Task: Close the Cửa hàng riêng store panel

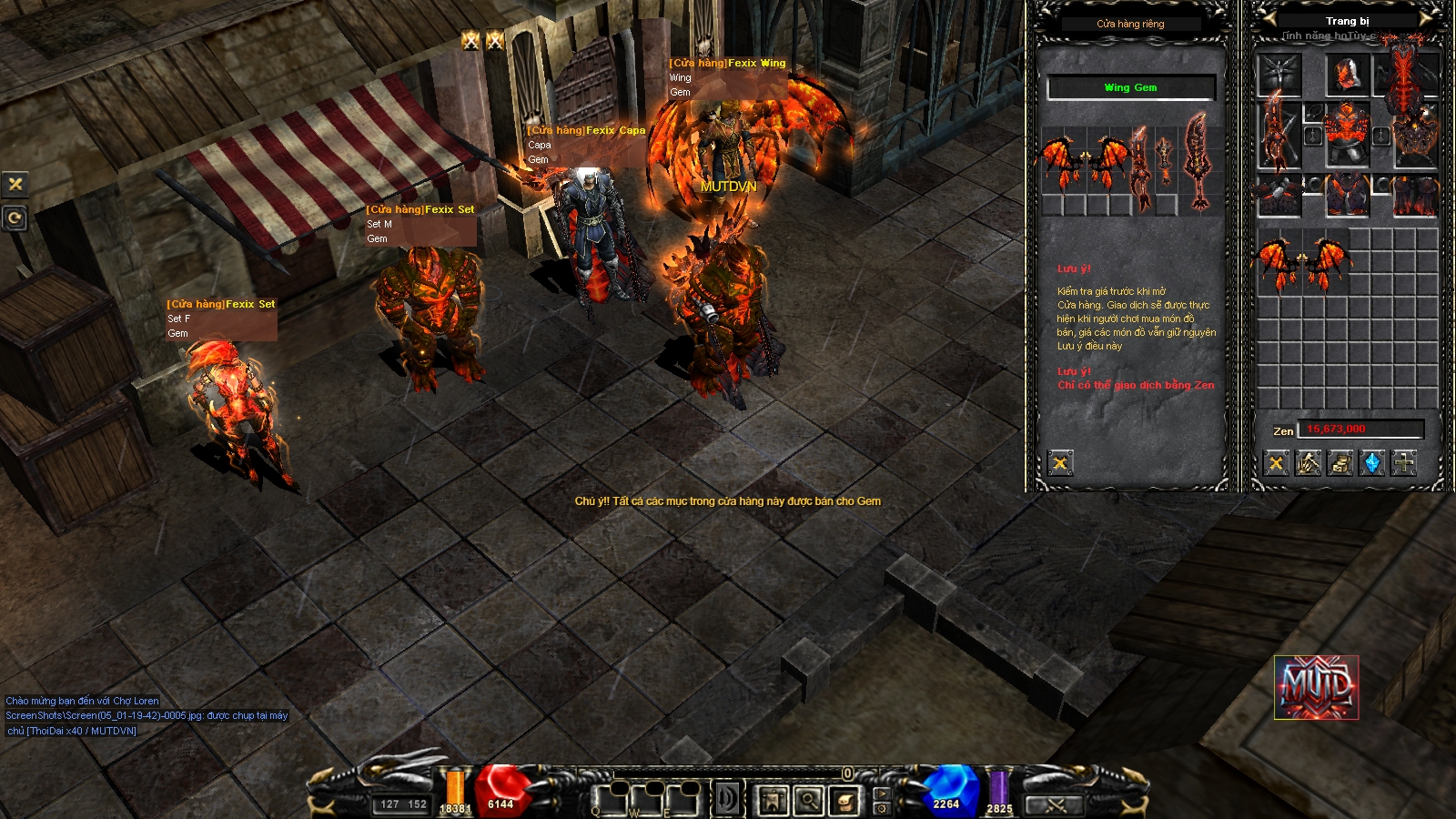Action: click(x=1060, y=464)
